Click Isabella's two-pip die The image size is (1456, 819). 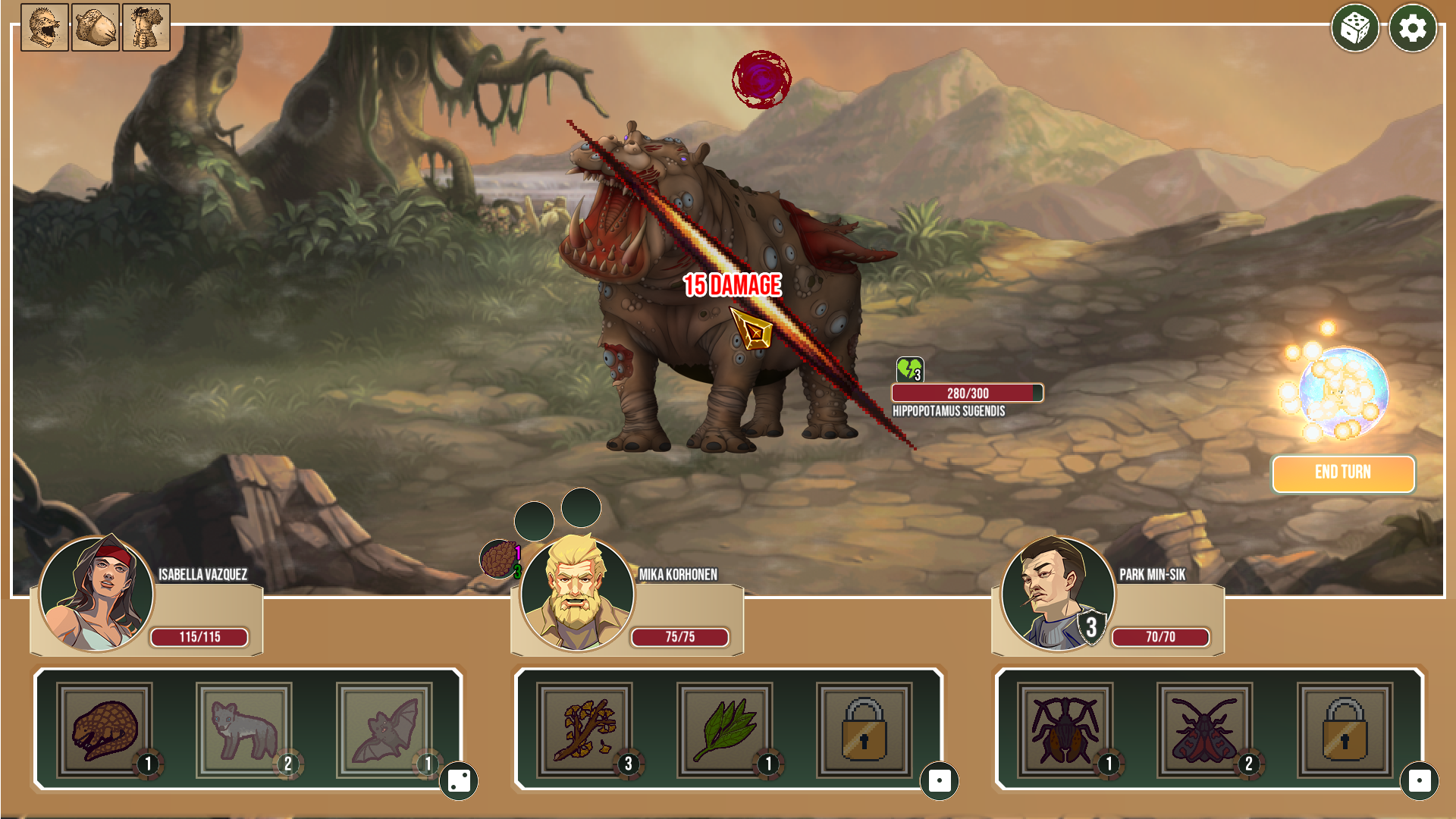459,781
